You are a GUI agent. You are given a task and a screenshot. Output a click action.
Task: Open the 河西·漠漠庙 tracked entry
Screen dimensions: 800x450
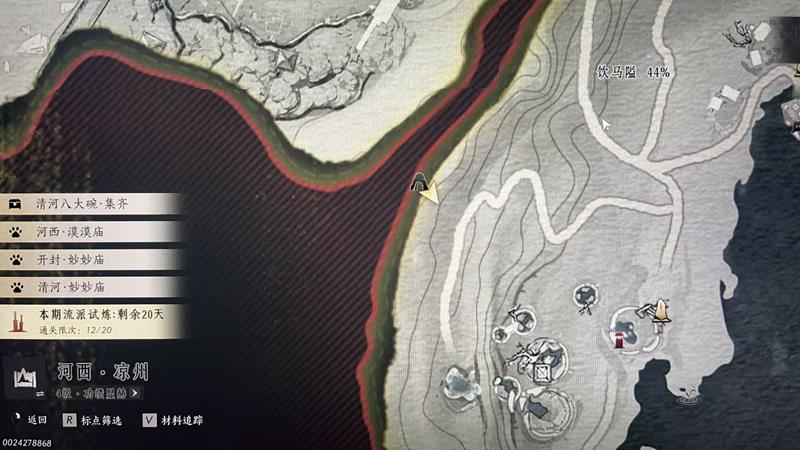(x=90, y=232)
